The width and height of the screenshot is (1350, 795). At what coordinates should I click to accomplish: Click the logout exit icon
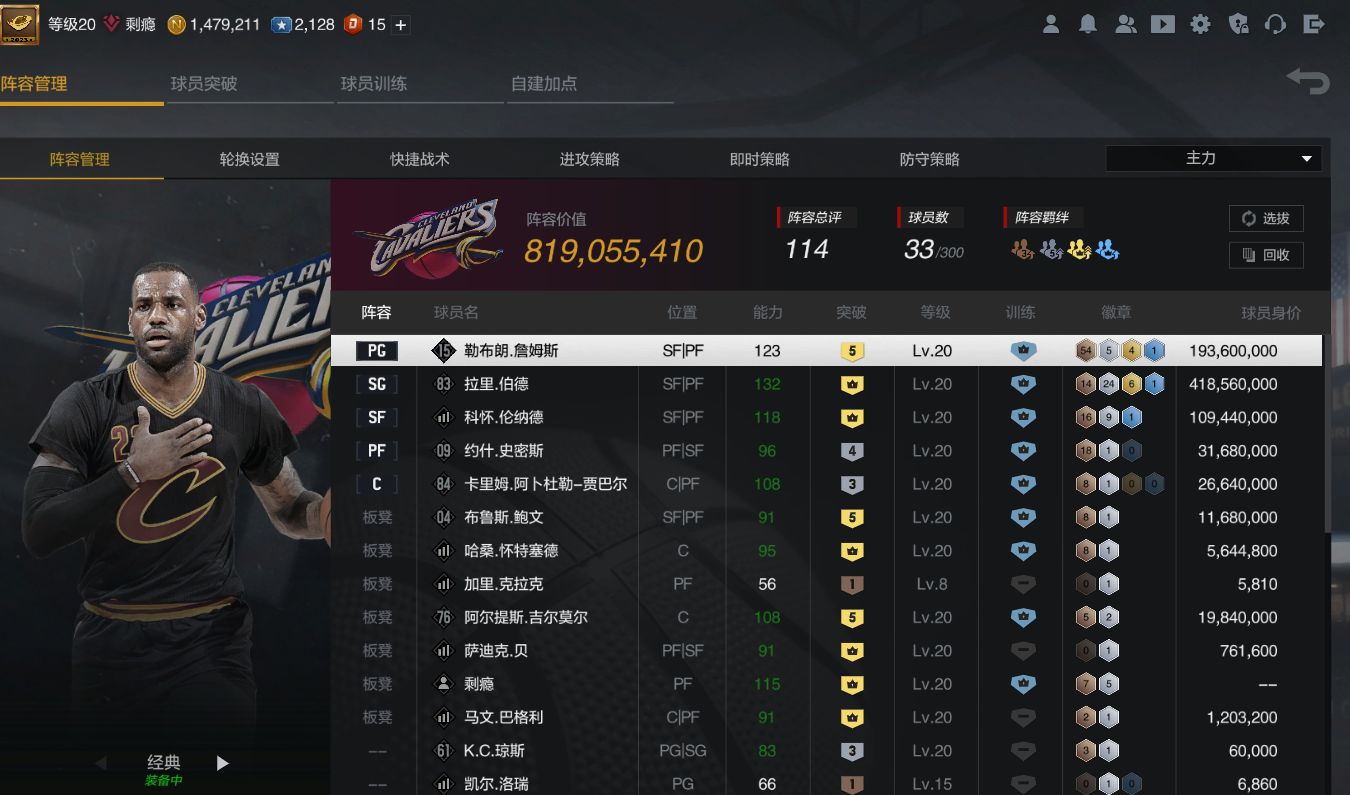click(1314, 24)
